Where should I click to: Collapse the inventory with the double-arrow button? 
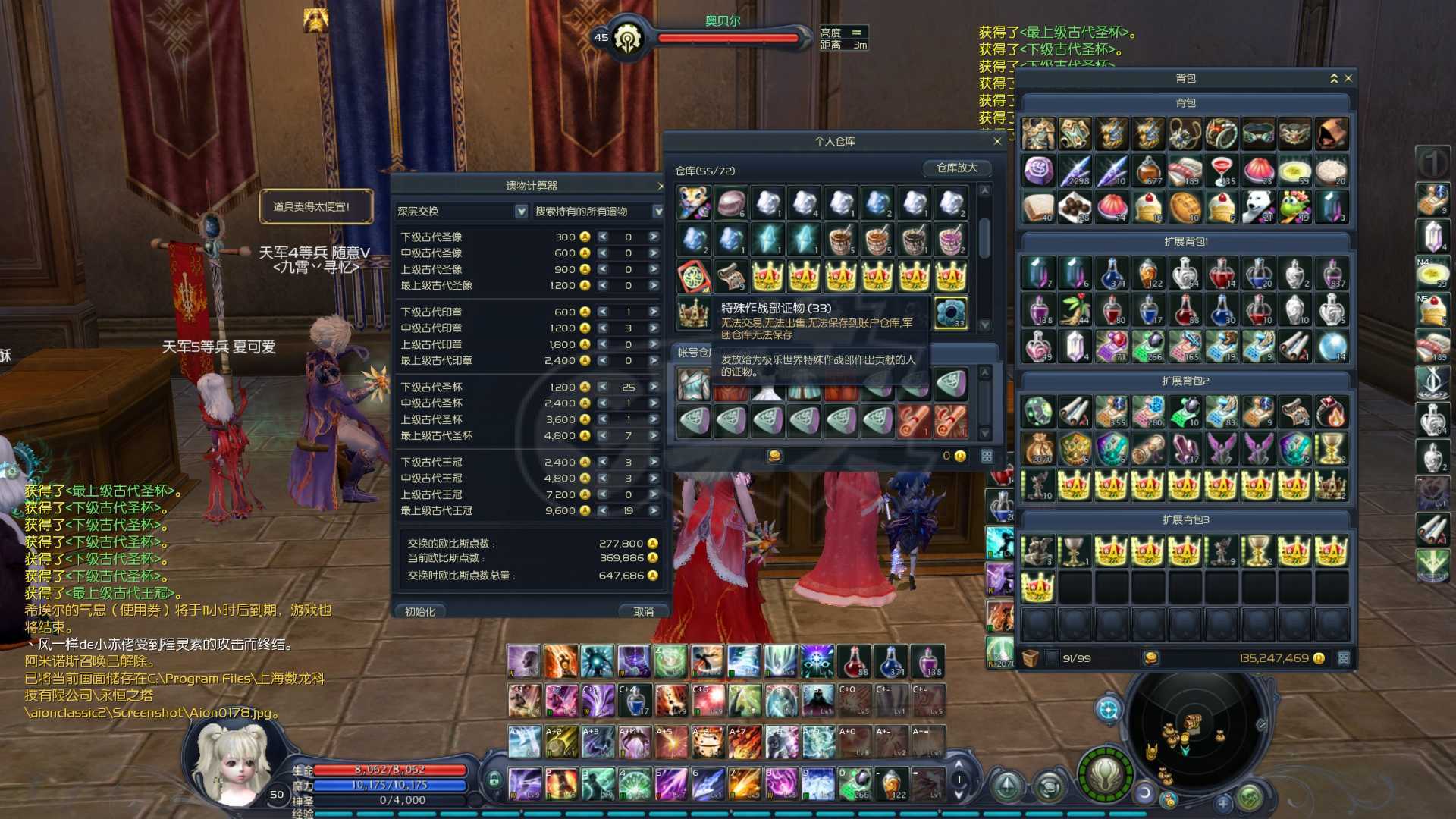pos(1334,78)
